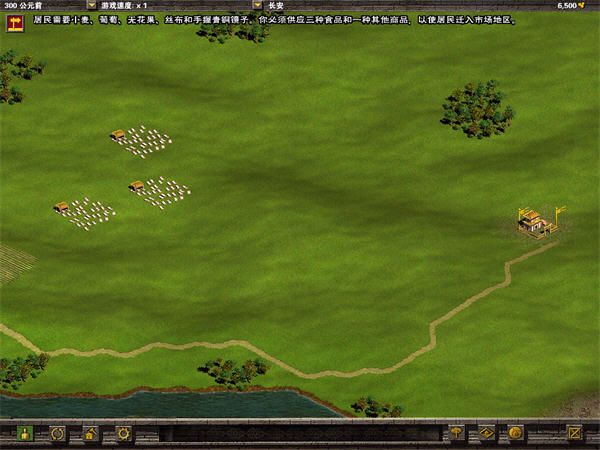Click the round gold emblem icon

pyautogui.click(x=515, y=434)
